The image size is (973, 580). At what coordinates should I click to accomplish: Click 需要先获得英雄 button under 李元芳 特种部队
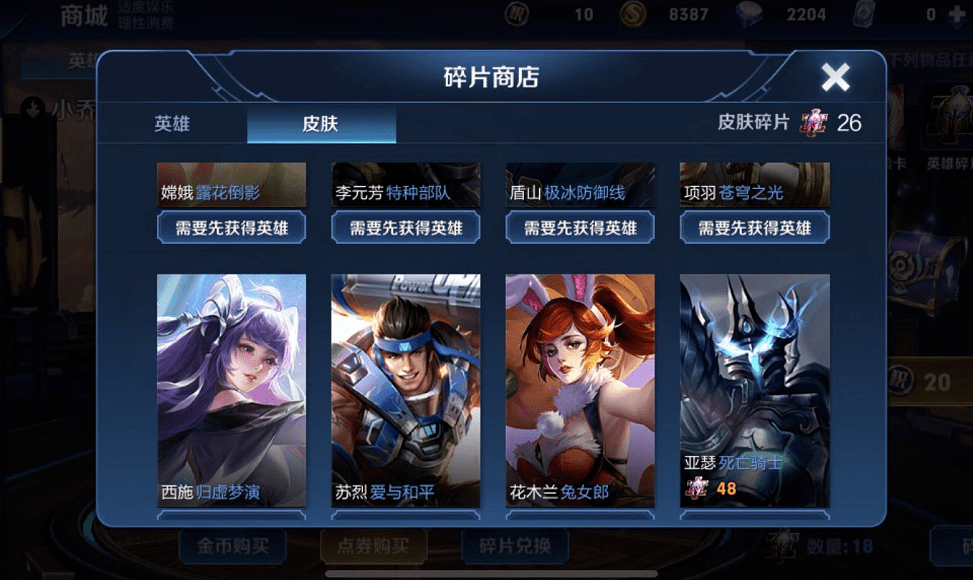tap(406, 228)
